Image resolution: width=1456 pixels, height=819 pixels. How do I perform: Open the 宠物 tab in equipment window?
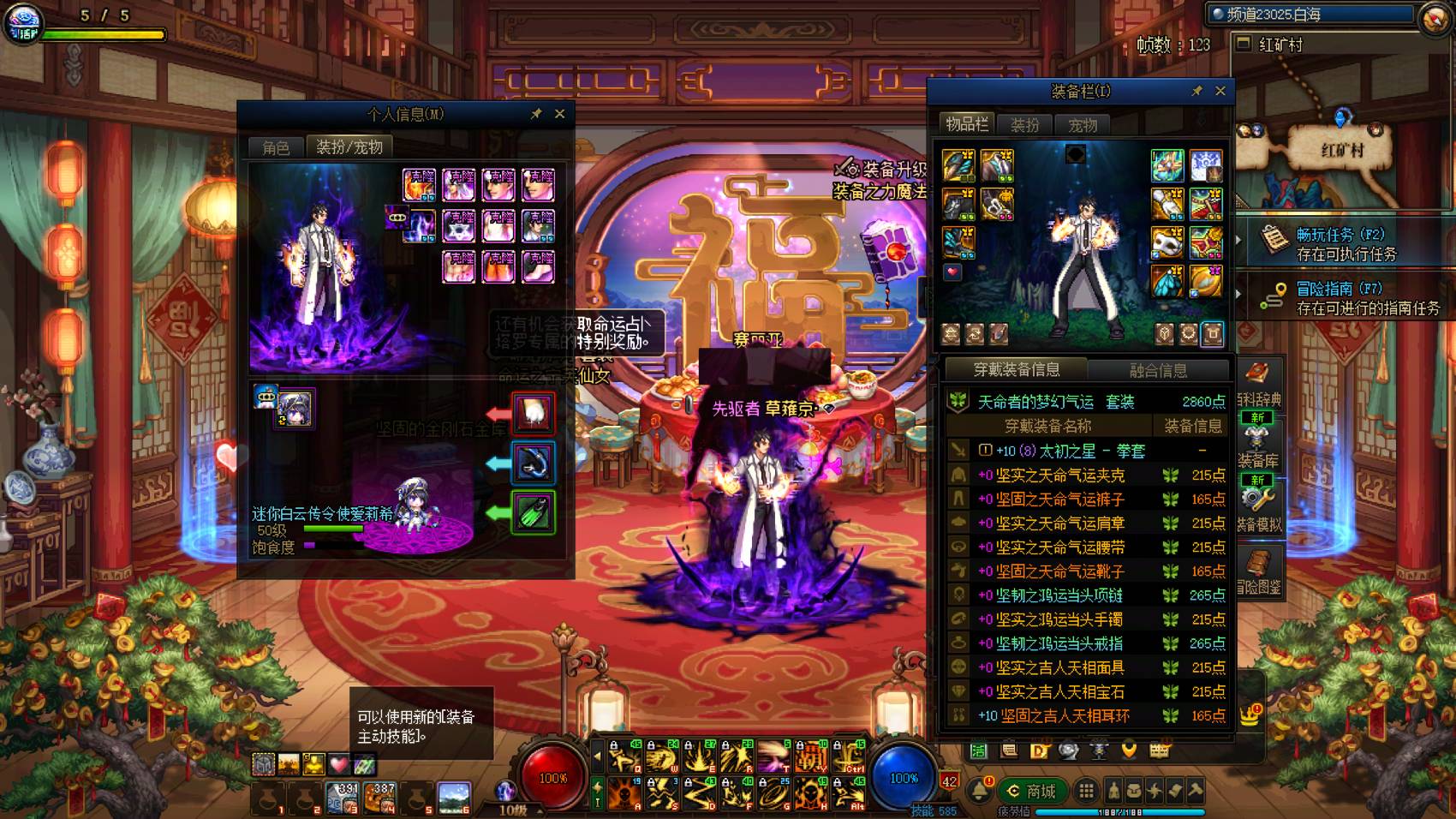point(1083,125)
